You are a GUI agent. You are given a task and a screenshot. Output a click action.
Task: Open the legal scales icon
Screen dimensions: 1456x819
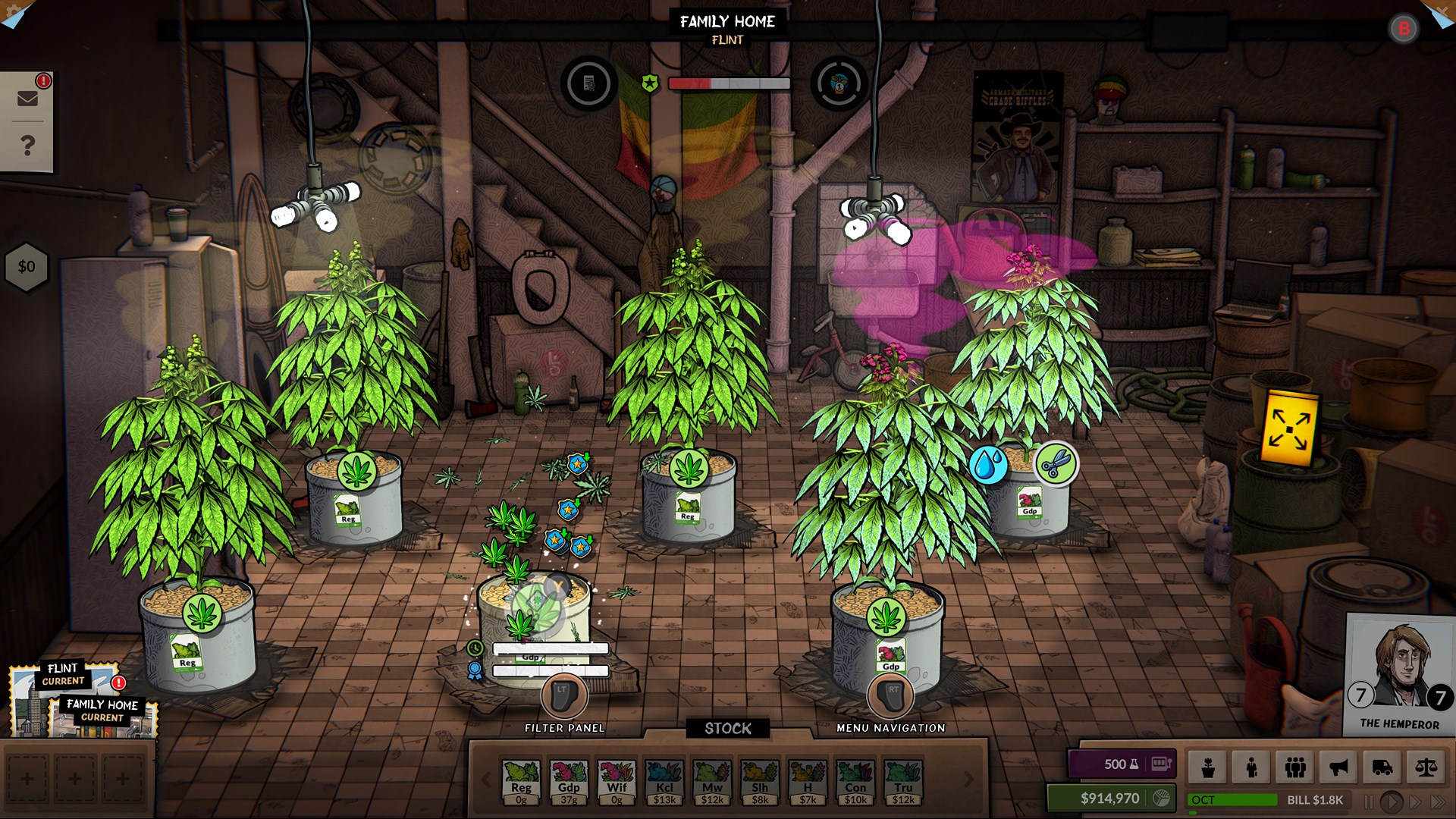1429,767
